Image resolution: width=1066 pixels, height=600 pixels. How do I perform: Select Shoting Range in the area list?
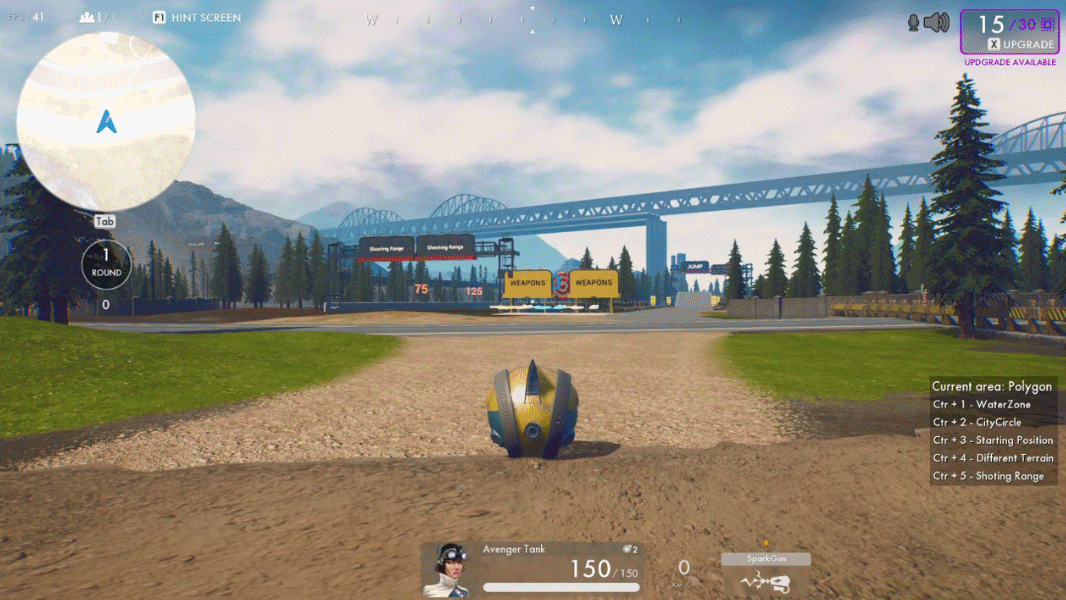[x=987, y=476]
